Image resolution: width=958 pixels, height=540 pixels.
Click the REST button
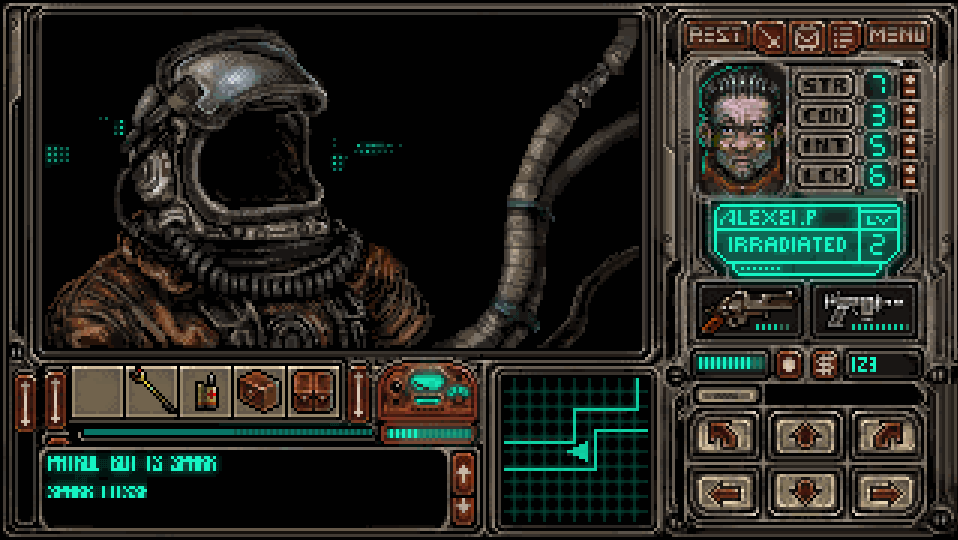coord(716,36)
